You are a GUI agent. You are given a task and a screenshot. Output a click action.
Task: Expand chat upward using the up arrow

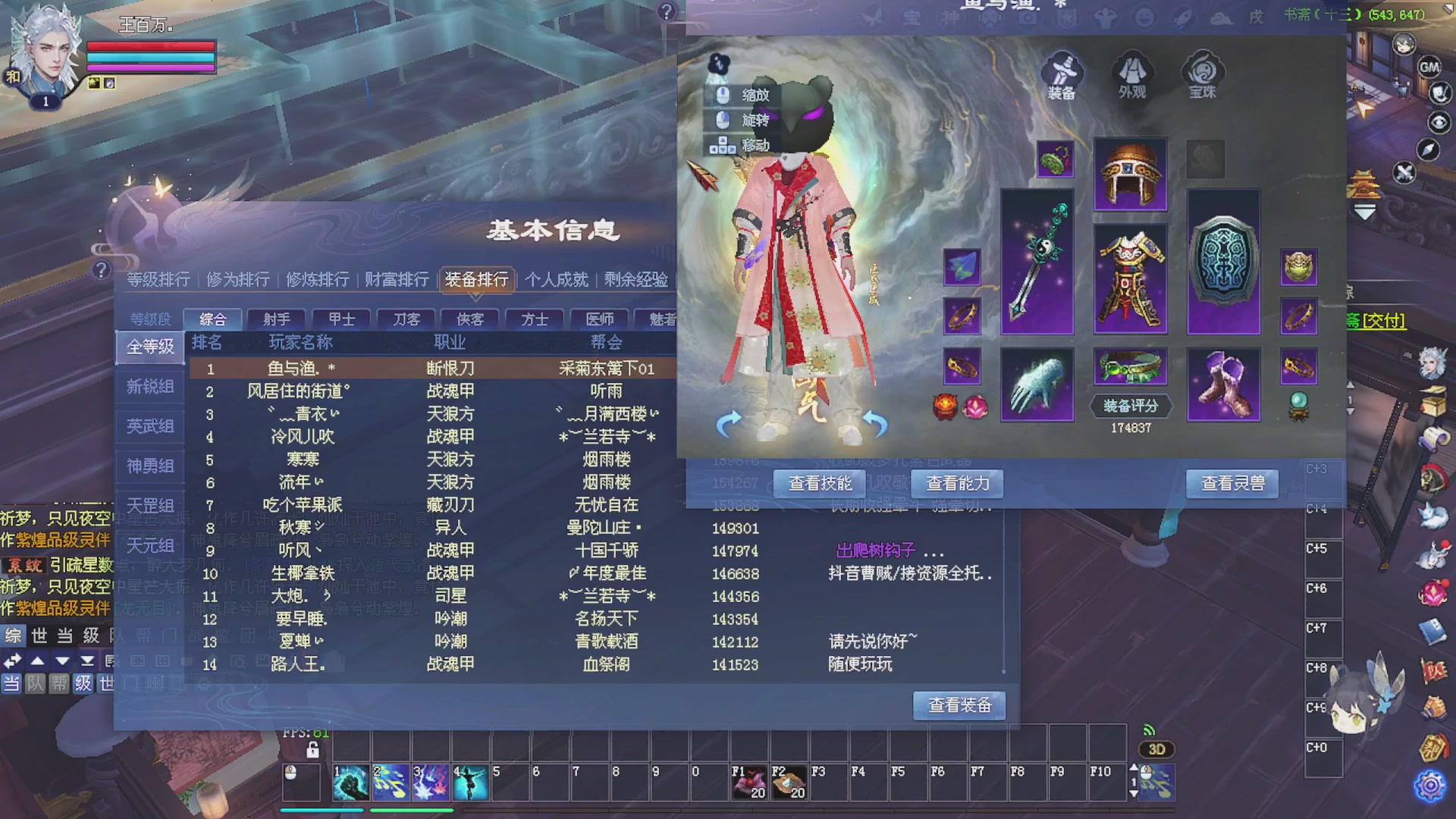pyautogui.click(x=37, y=661)
